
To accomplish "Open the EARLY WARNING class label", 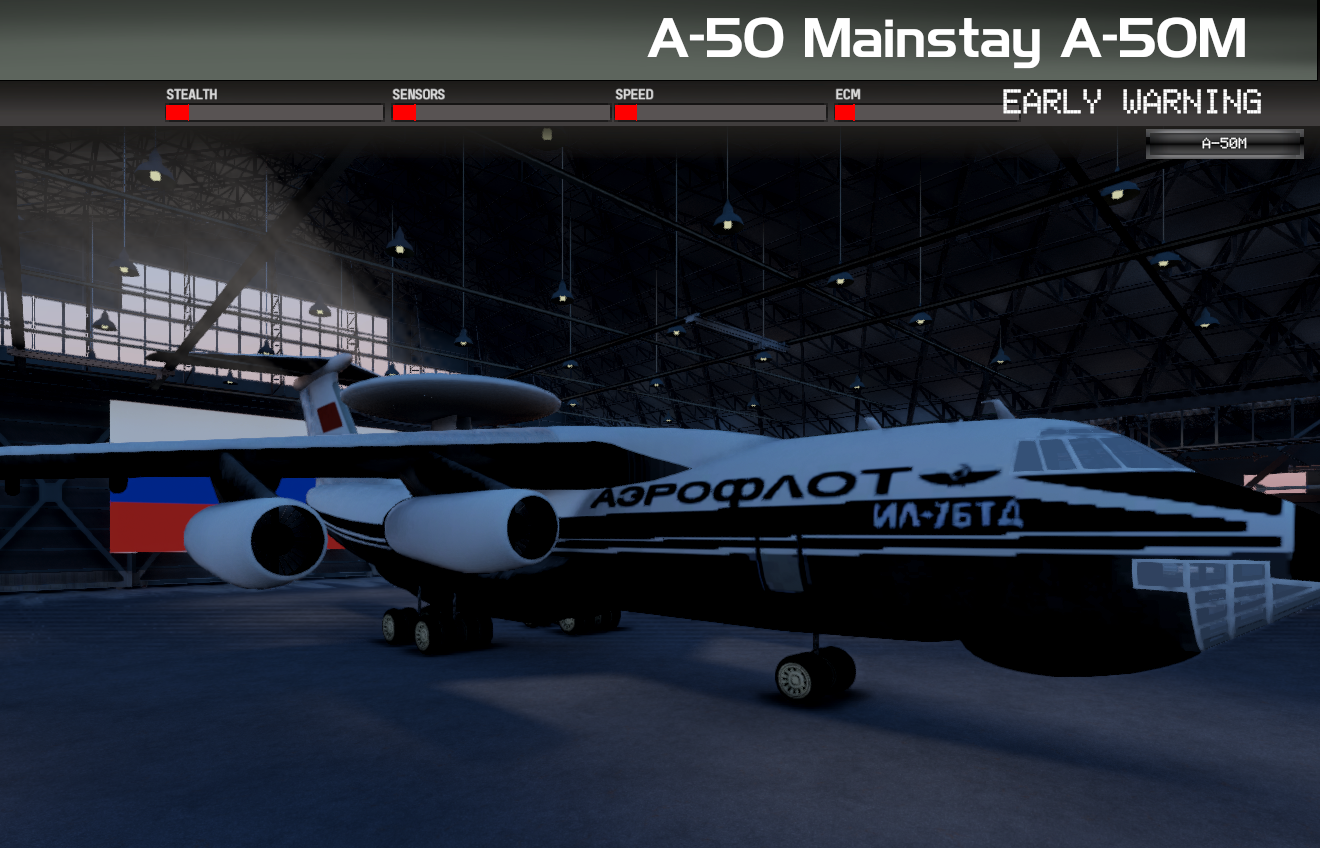I will click(x=1132, y=103).
